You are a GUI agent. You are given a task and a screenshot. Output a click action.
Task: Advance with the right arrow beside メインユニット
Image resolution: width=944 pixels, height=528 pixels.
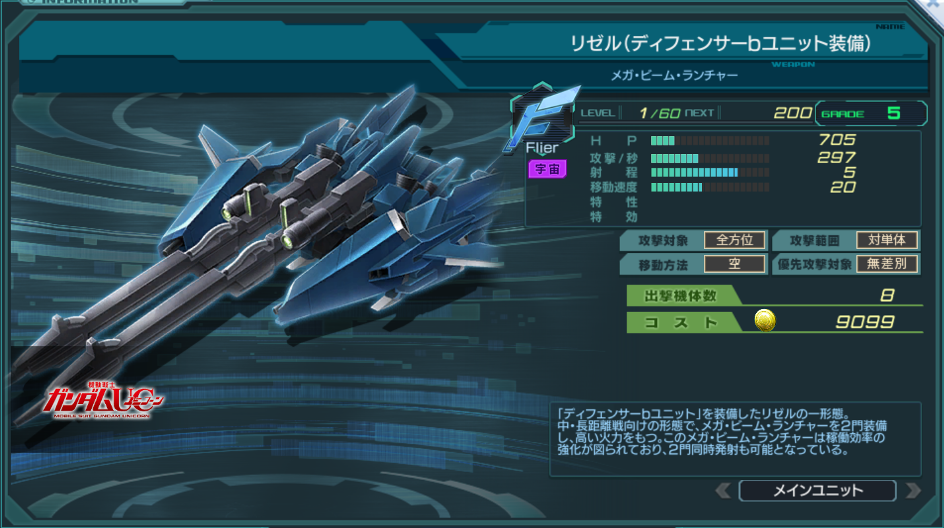(x=912, y=490)
